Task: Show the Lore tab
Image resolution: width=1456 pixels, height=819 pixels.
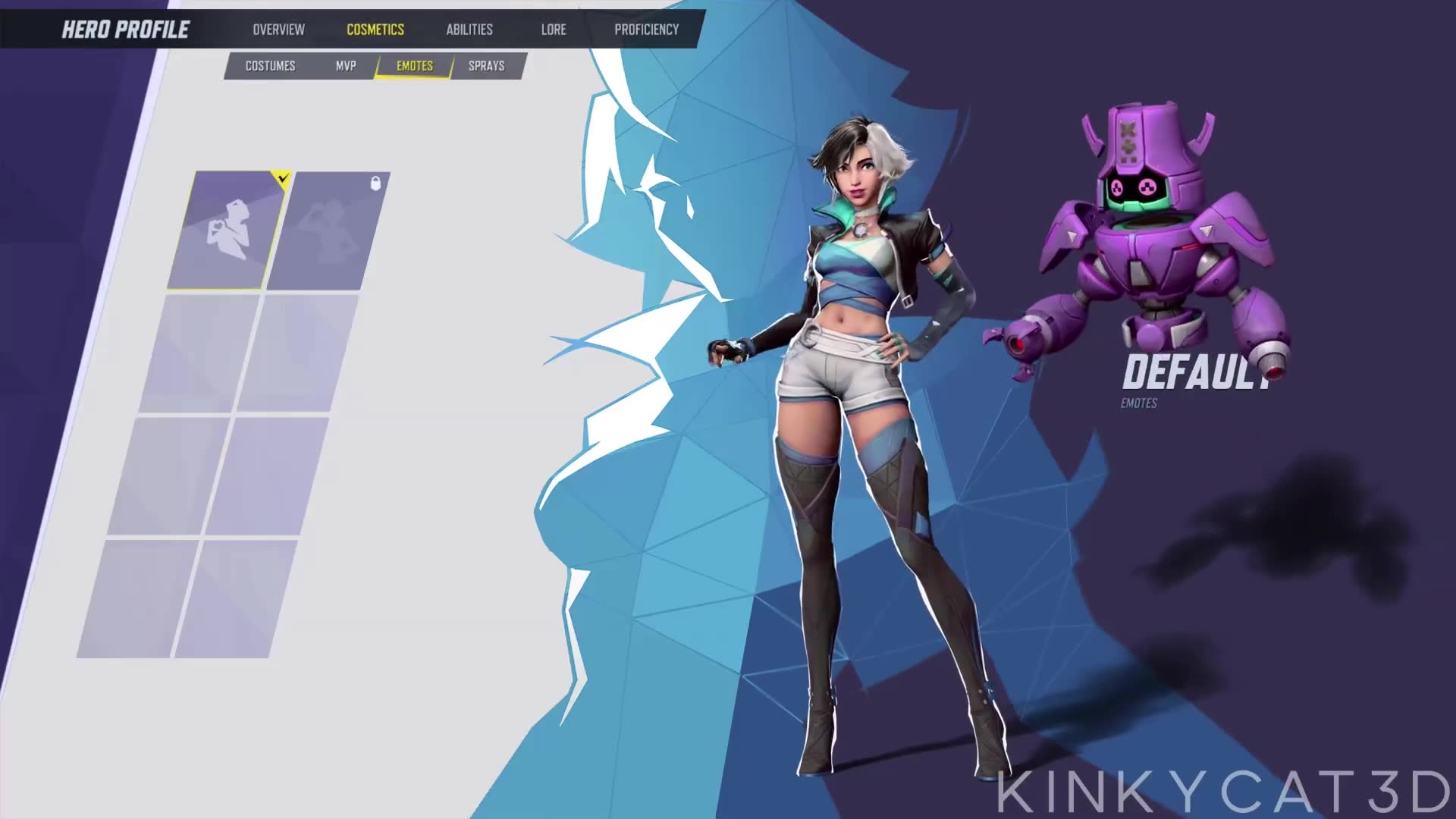Action: [x=554, y=30]
